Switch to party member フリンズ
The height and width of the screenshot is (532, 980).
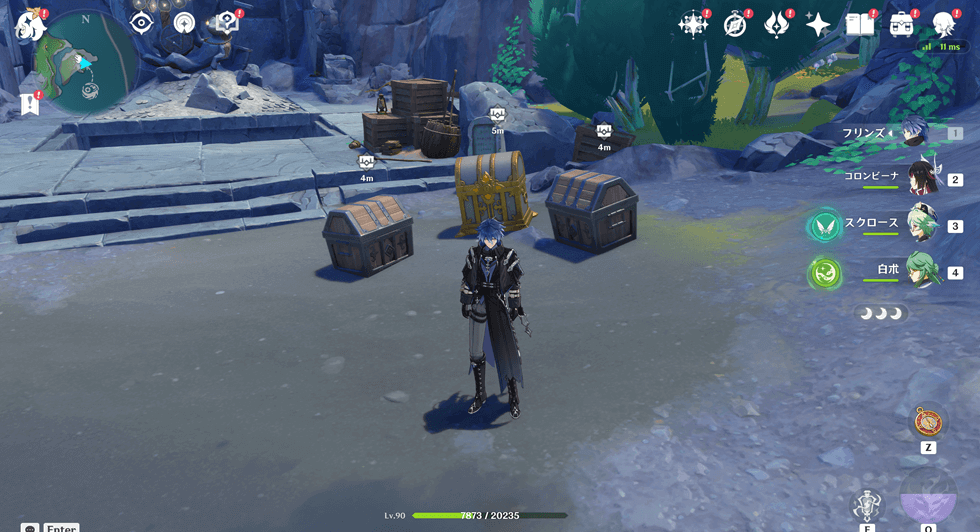[915, 133]
